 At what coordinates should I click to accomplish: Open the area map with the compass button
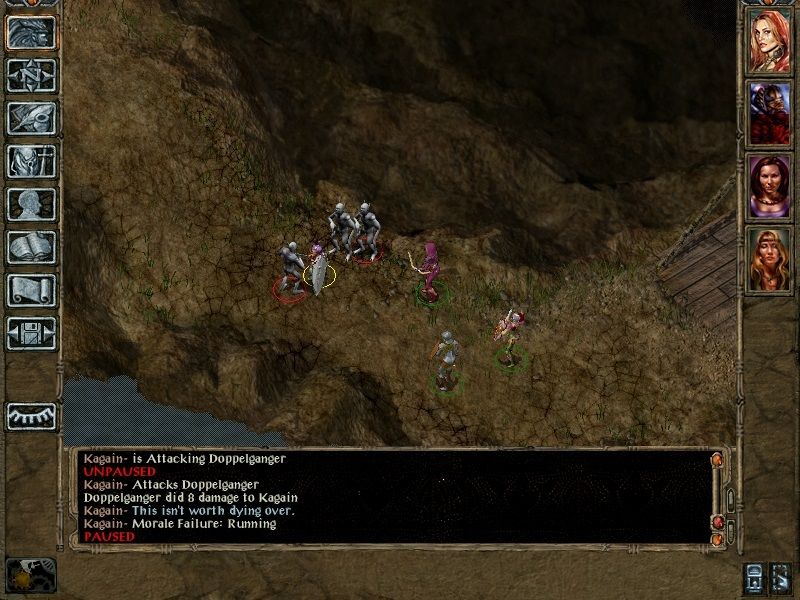tap(31, 75)
